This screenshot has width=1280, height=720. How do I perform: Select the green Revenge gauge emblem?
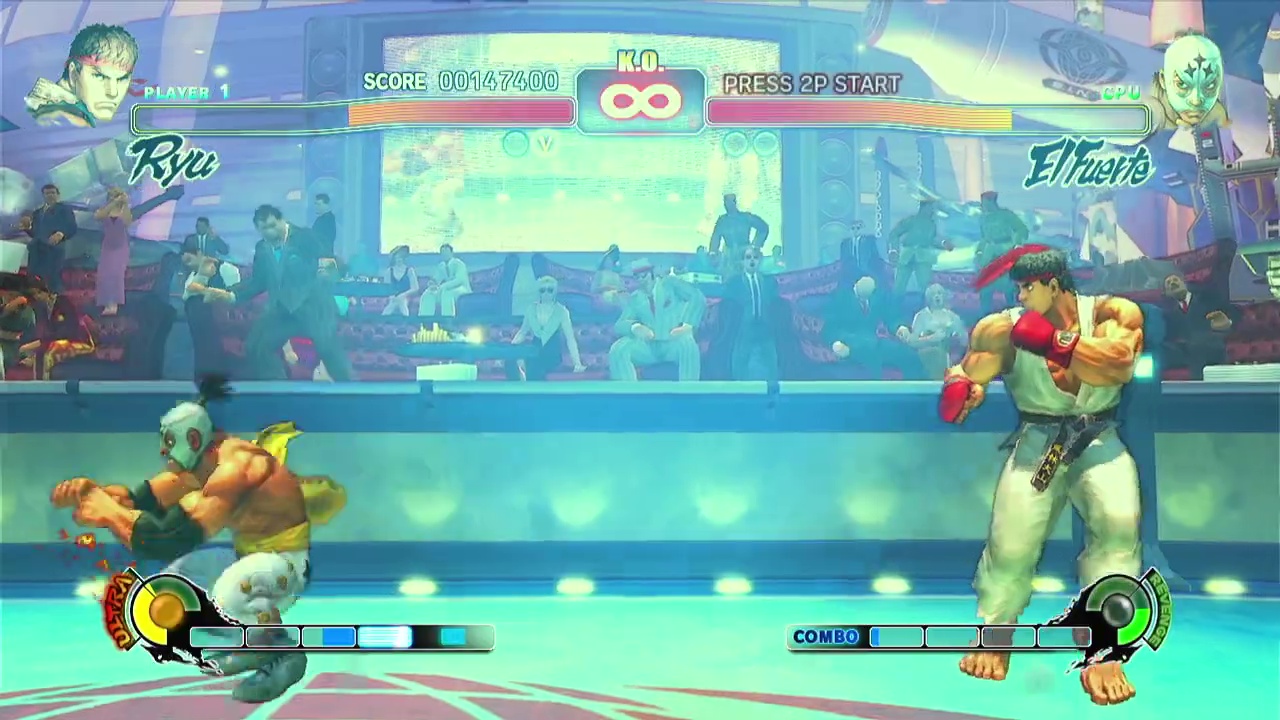(x=1118, y=608)
